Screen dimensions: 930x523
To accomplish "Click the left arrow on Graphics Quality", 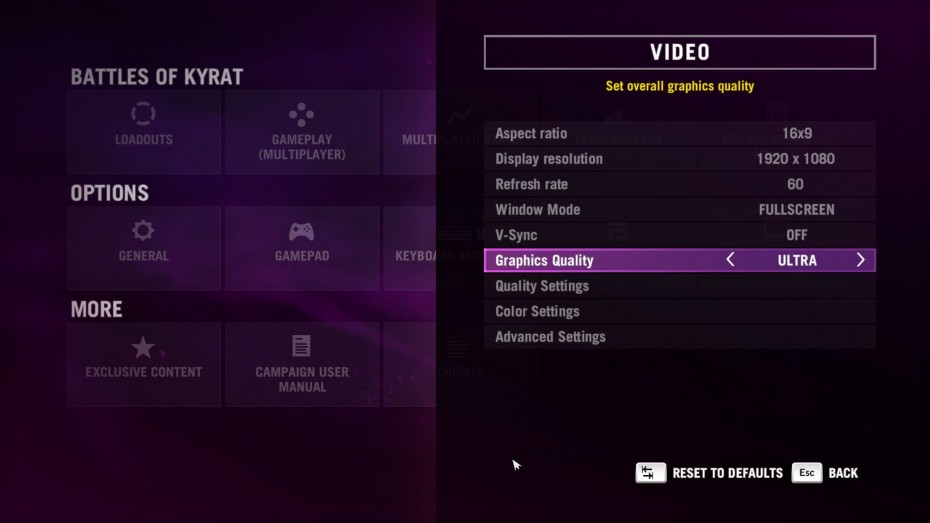I will coord(730,260).
